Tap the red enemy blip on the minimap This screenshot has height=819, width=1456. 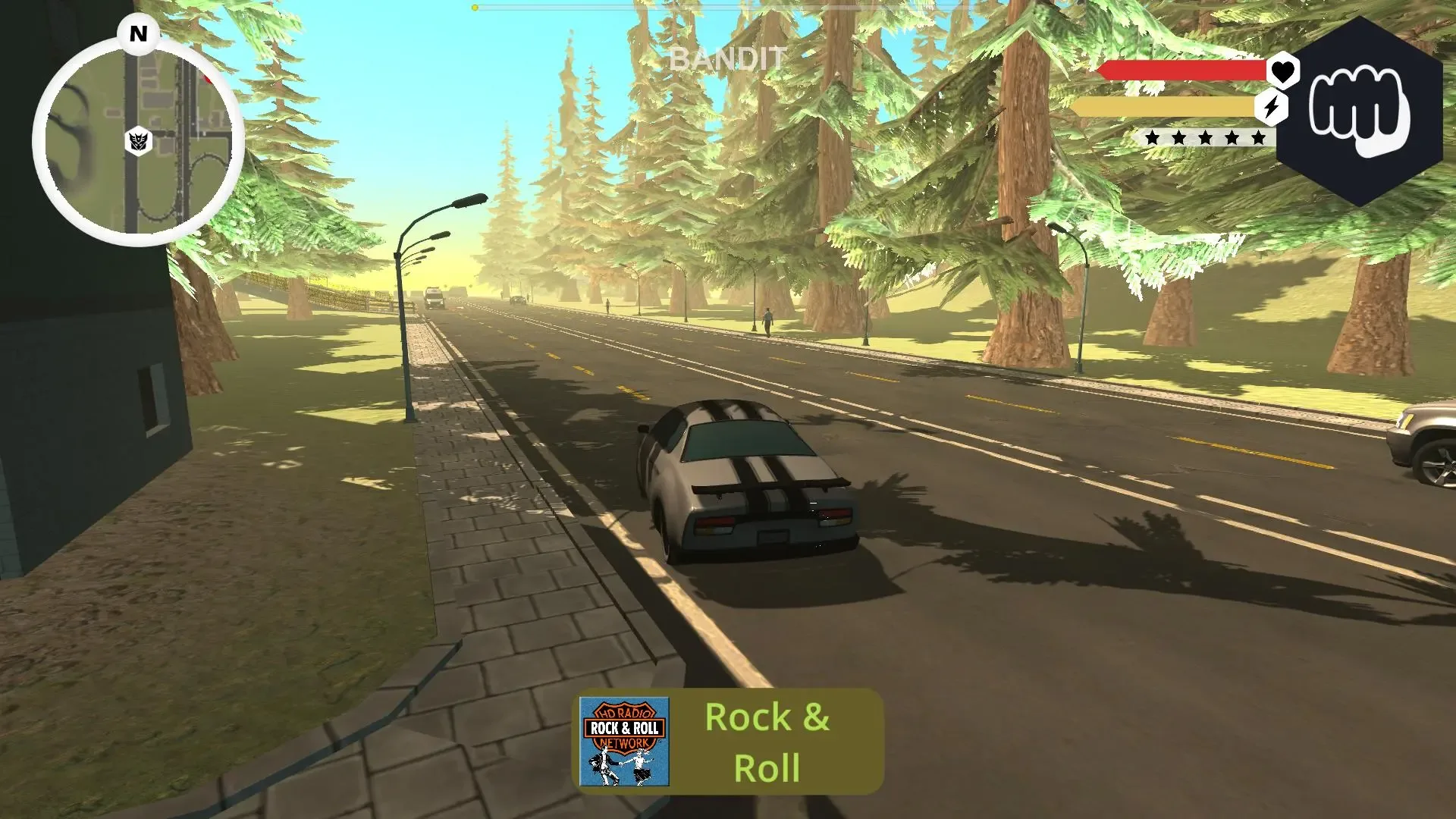[x=209, y=79]
